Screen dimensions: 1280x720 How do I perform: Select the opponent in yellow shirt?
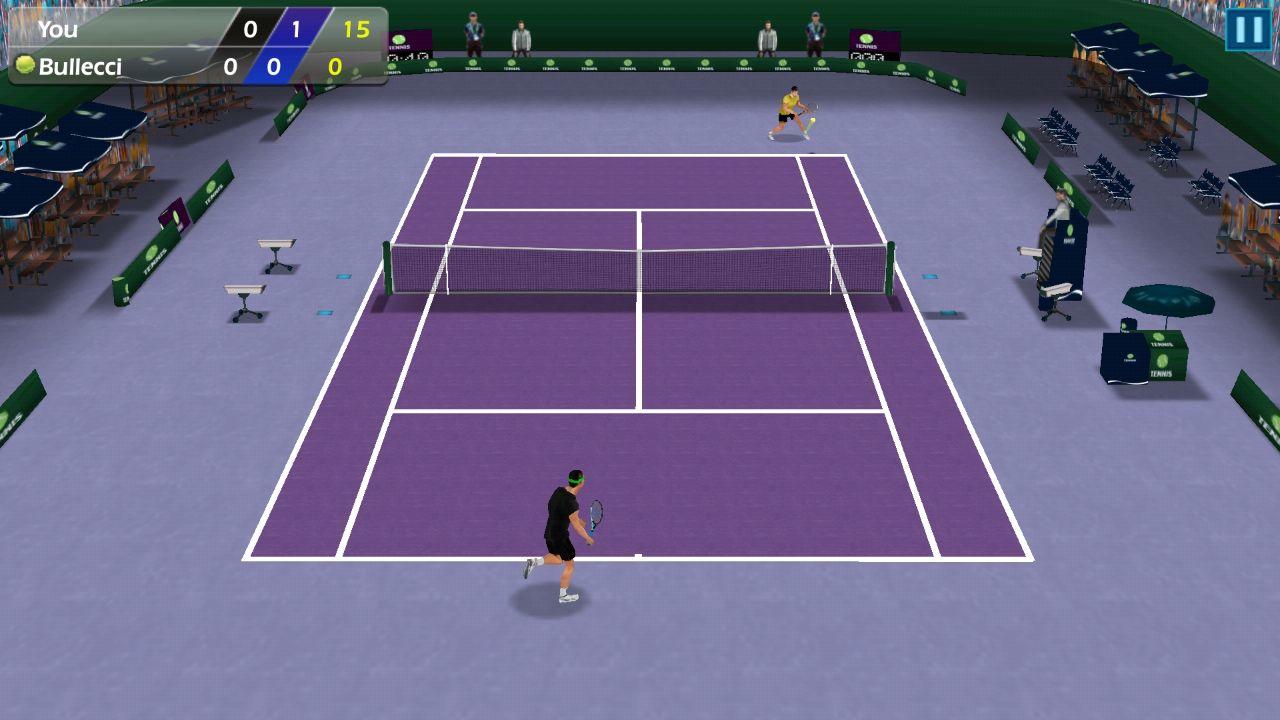tap(785, 115)
